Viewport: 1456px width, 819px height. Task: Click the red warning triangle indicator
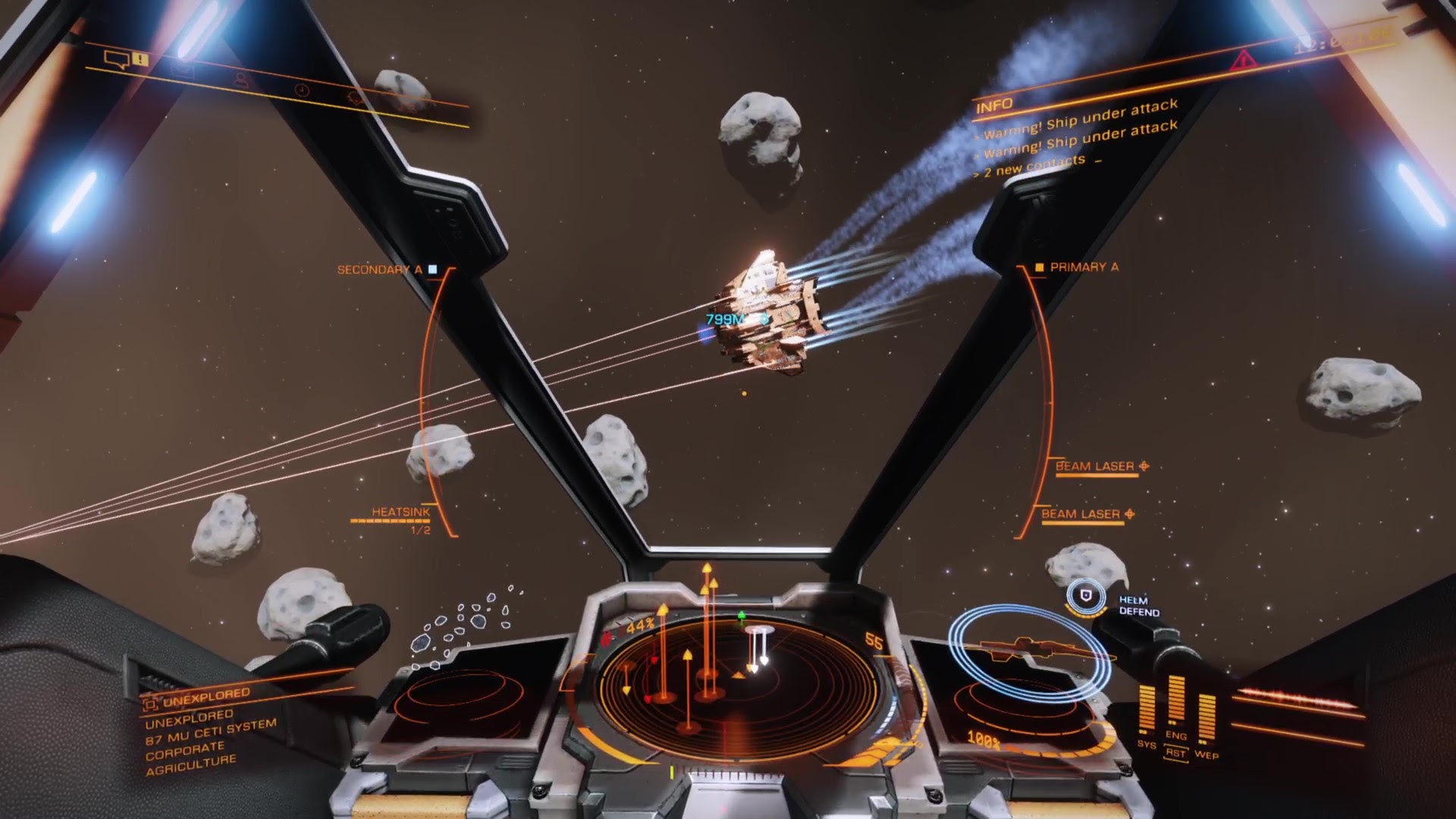click(1243, 60)
